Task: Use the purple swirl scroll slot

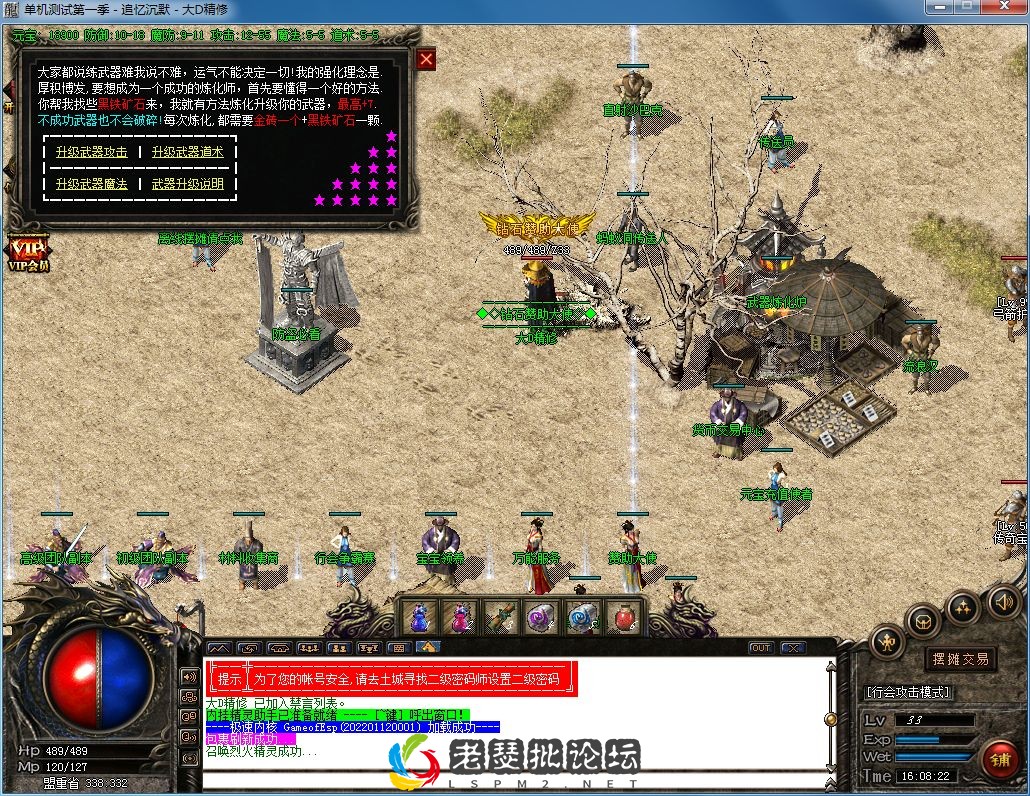Action: [541, 616]
